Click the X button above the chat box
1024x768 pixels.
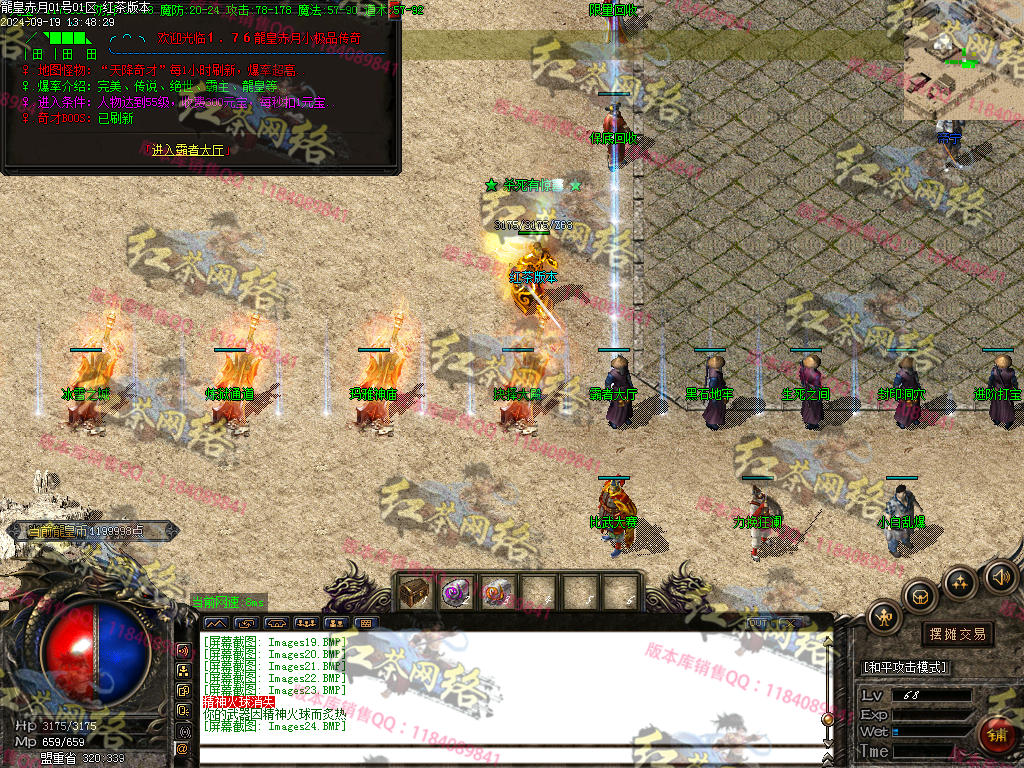point(788,623)
